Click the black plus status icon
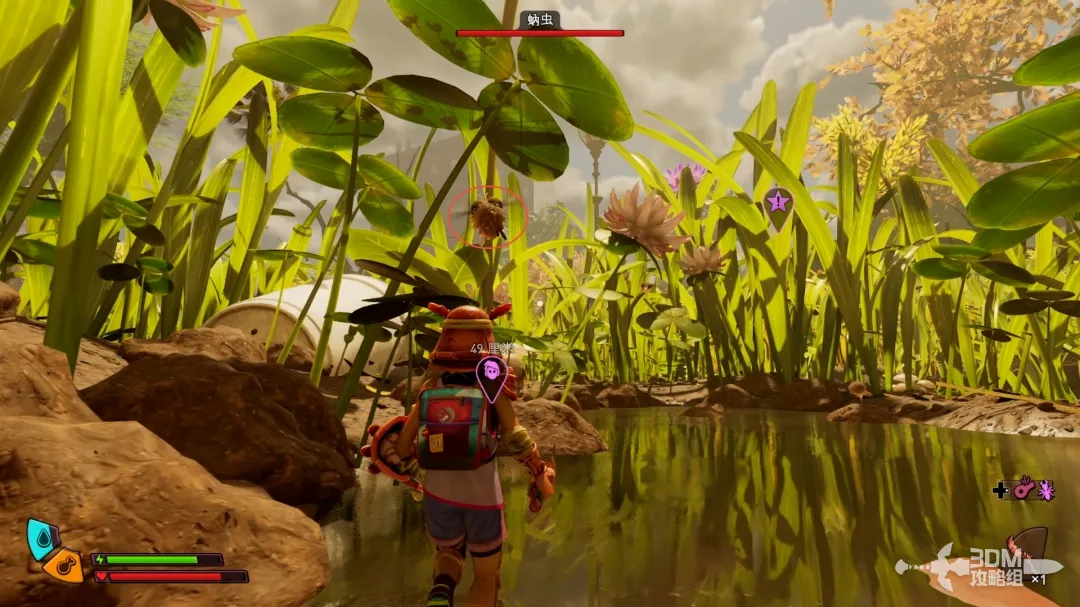The image size is (1080, 607). click(1000, 490)
